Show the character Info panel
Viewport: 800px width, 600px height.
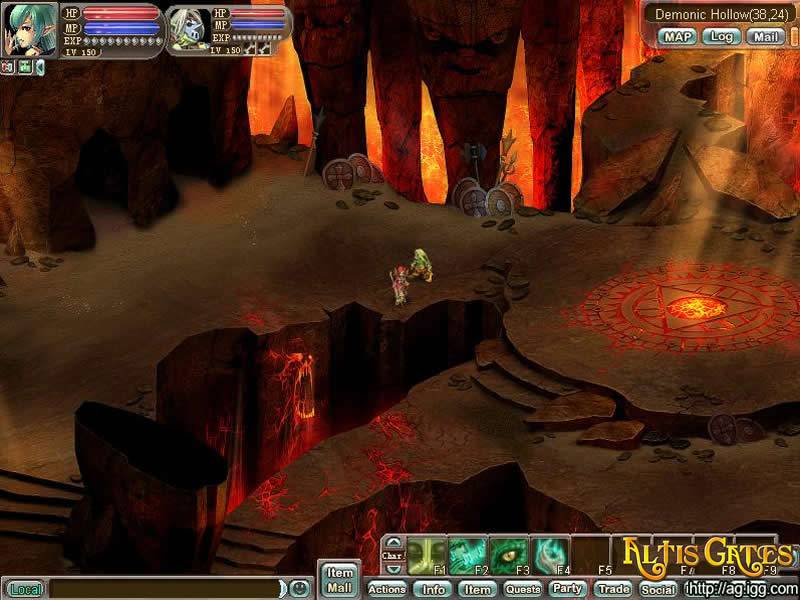click(x=433, y=589)
